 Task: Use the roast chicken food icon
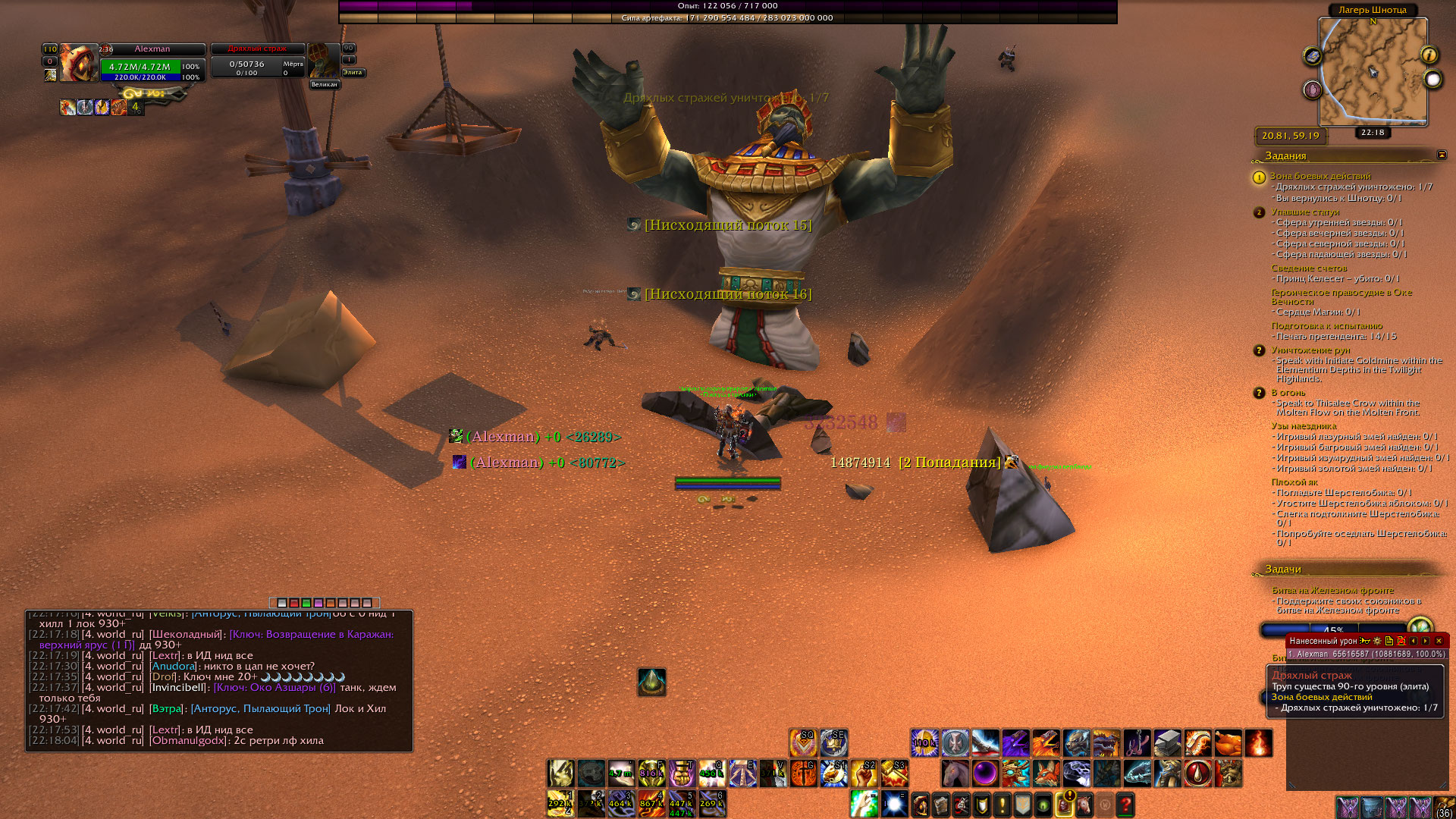point(1228,743)
